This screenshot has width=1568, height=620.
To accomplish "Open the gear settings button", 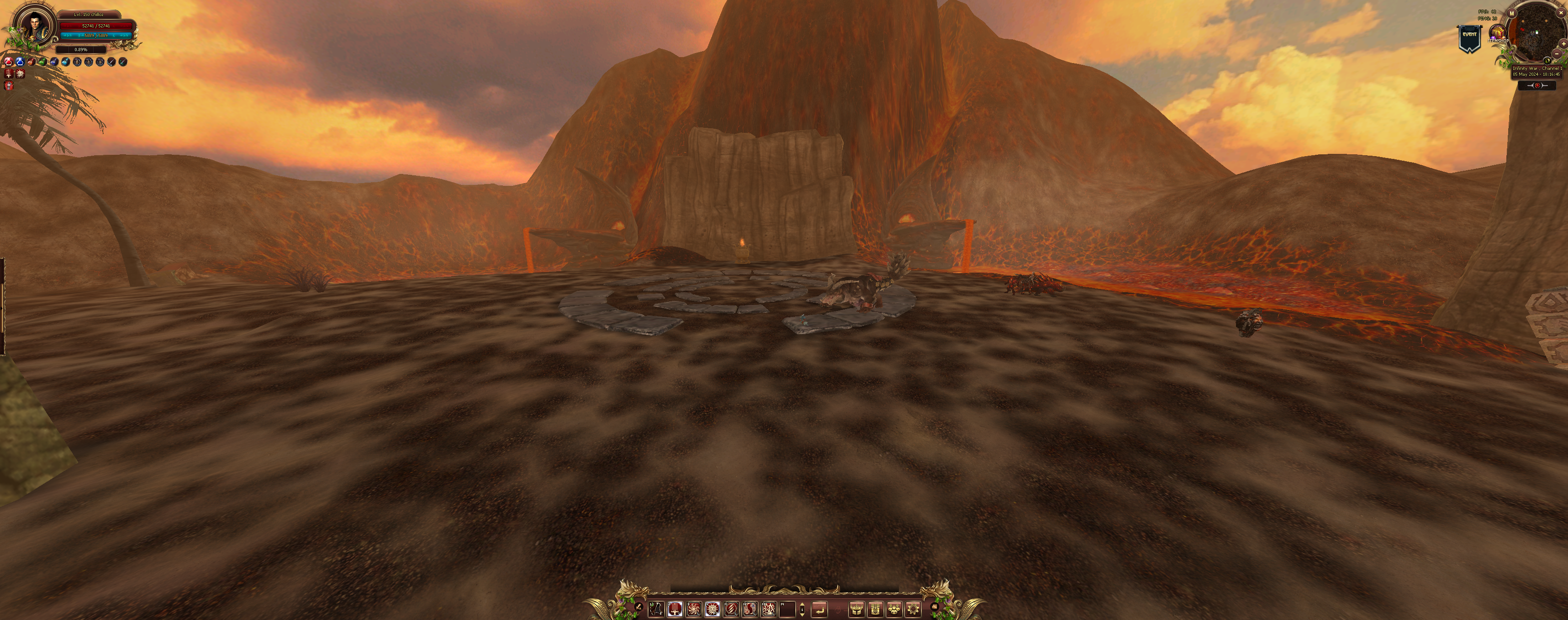I will coord(913,609).
